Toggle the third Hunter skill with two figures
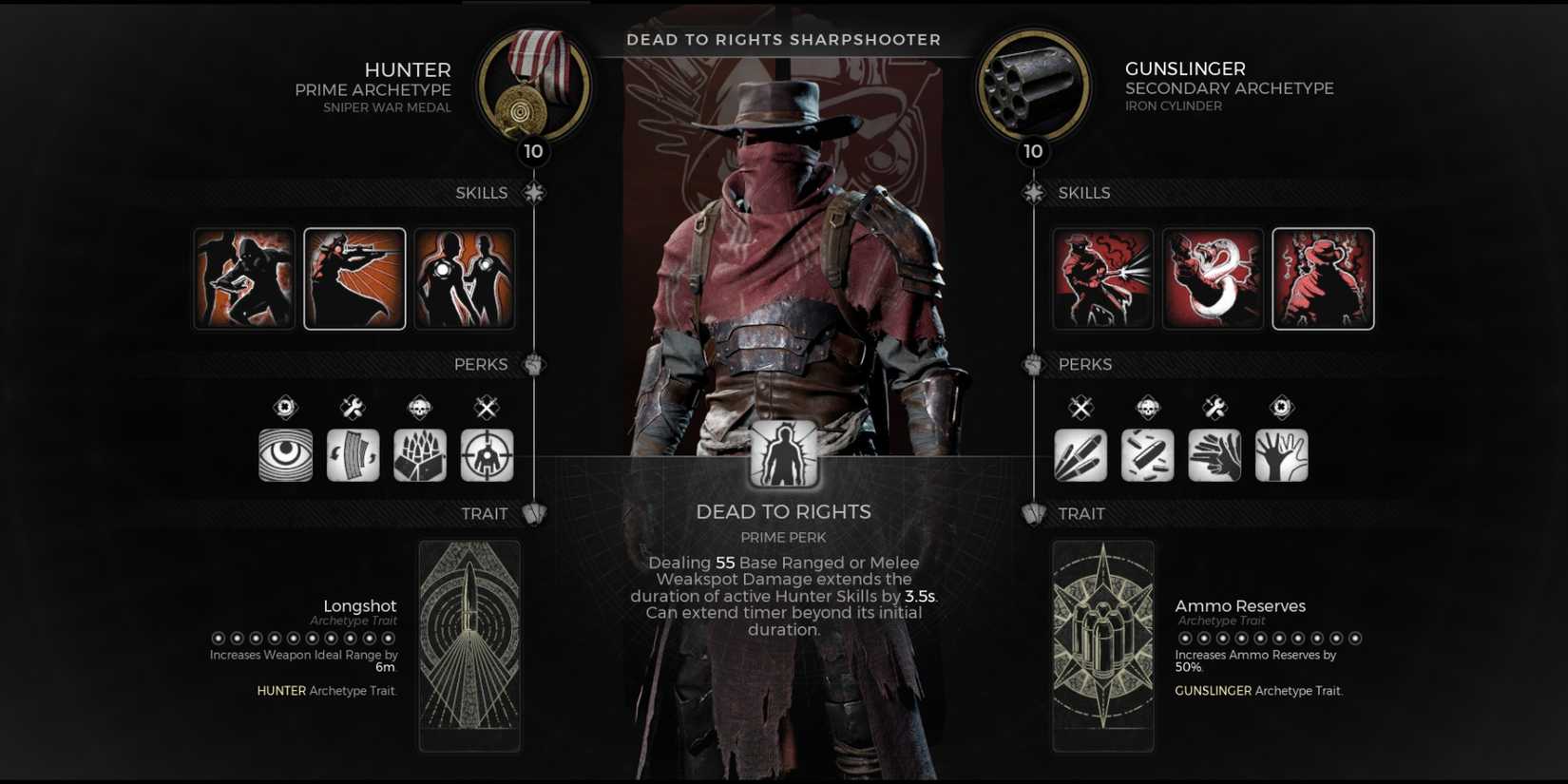This screenshot has height=784, width=1568. pos(465,277)
